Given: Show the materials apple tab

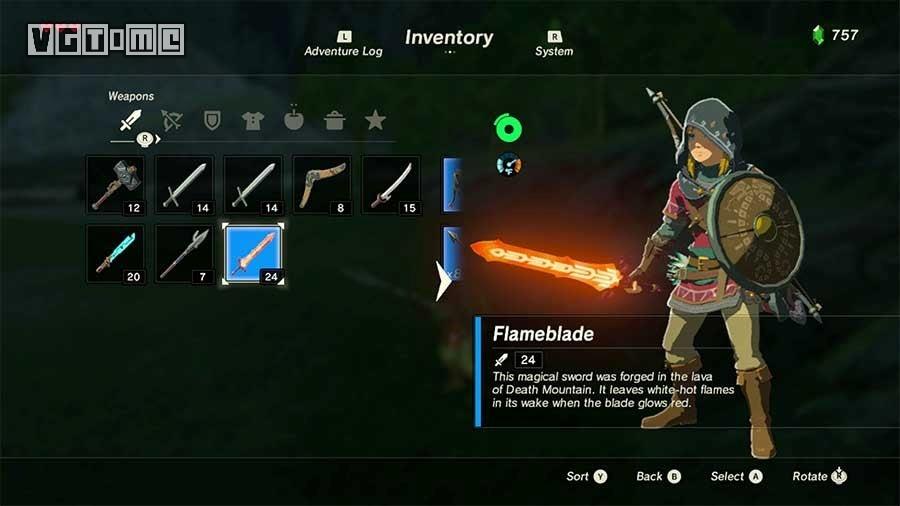Looking at the screenshot, I should [294, 120].
